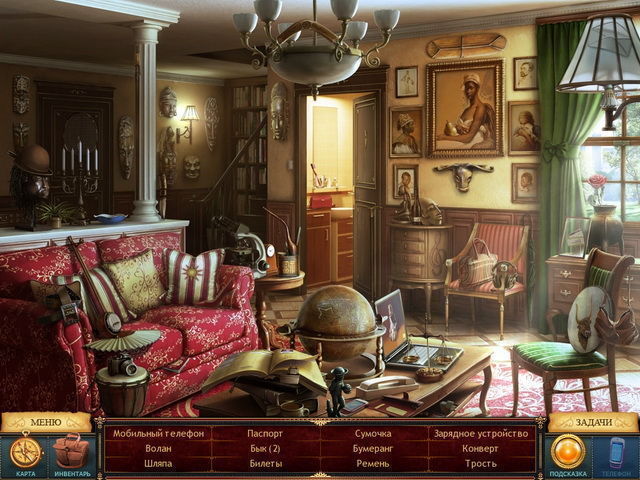This screenshot has height=480, width=640.
Task: Open the ИНВЕНТАРЬ bag
Action: (70, 451)
